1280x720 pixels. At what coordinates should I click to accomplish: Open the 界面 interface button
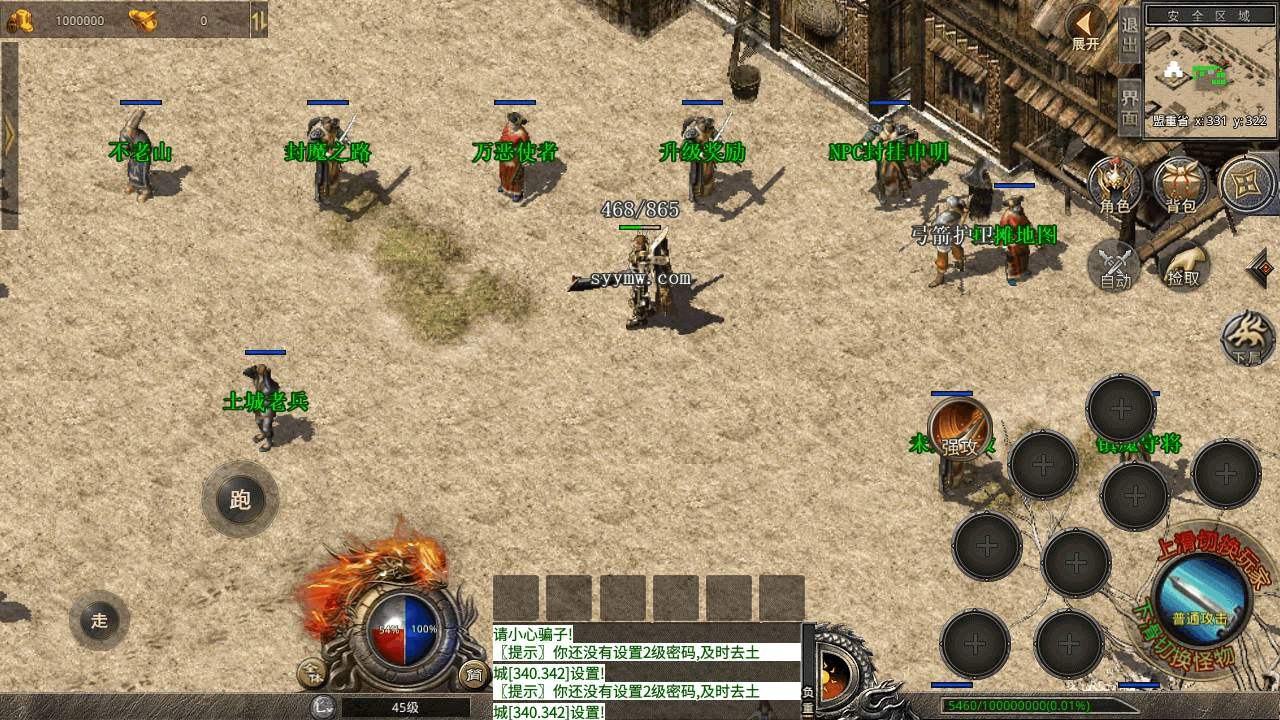tap(1129, 107)
